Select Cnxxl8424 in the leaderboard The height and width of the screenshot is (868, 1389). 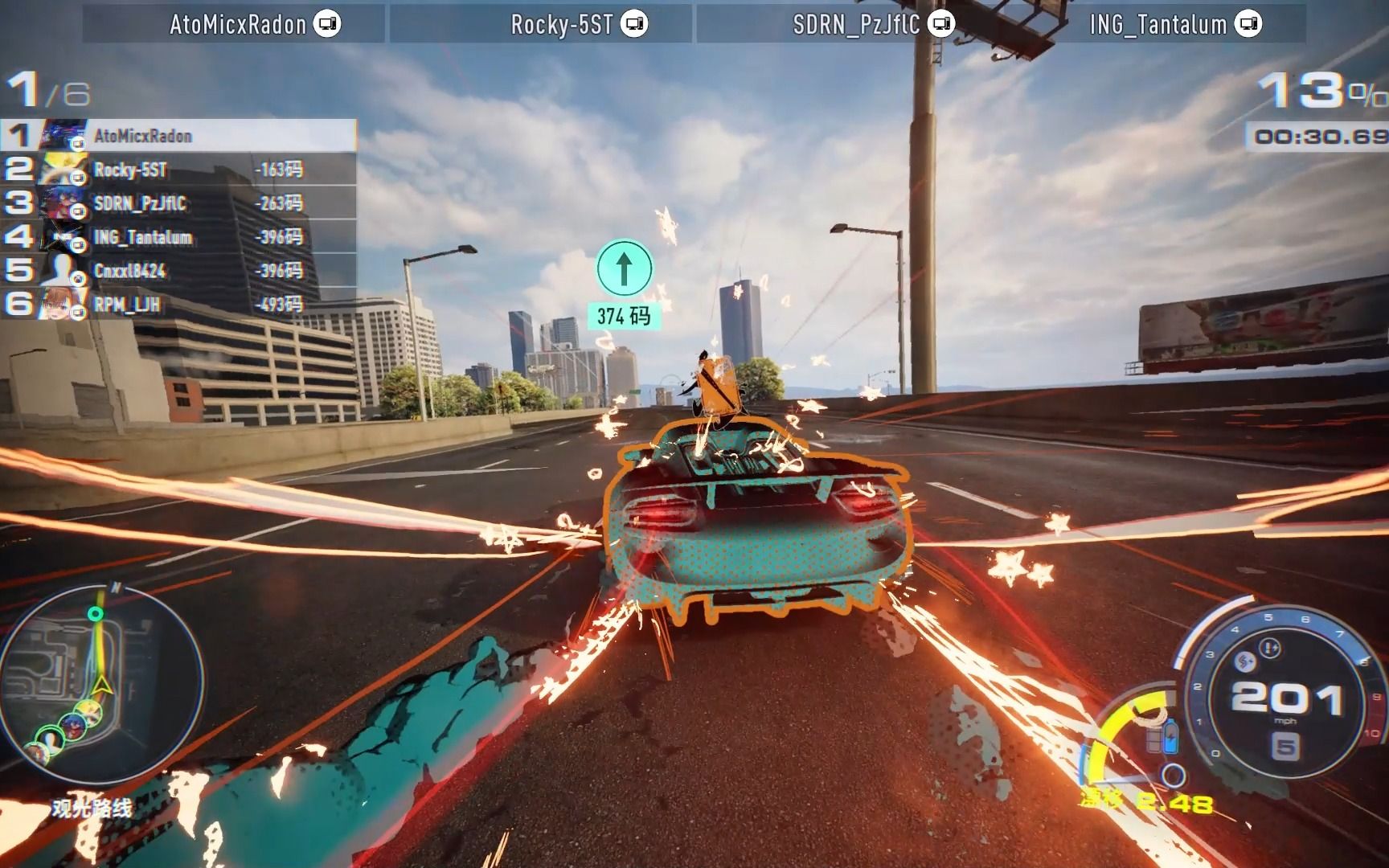coord(178,271)
